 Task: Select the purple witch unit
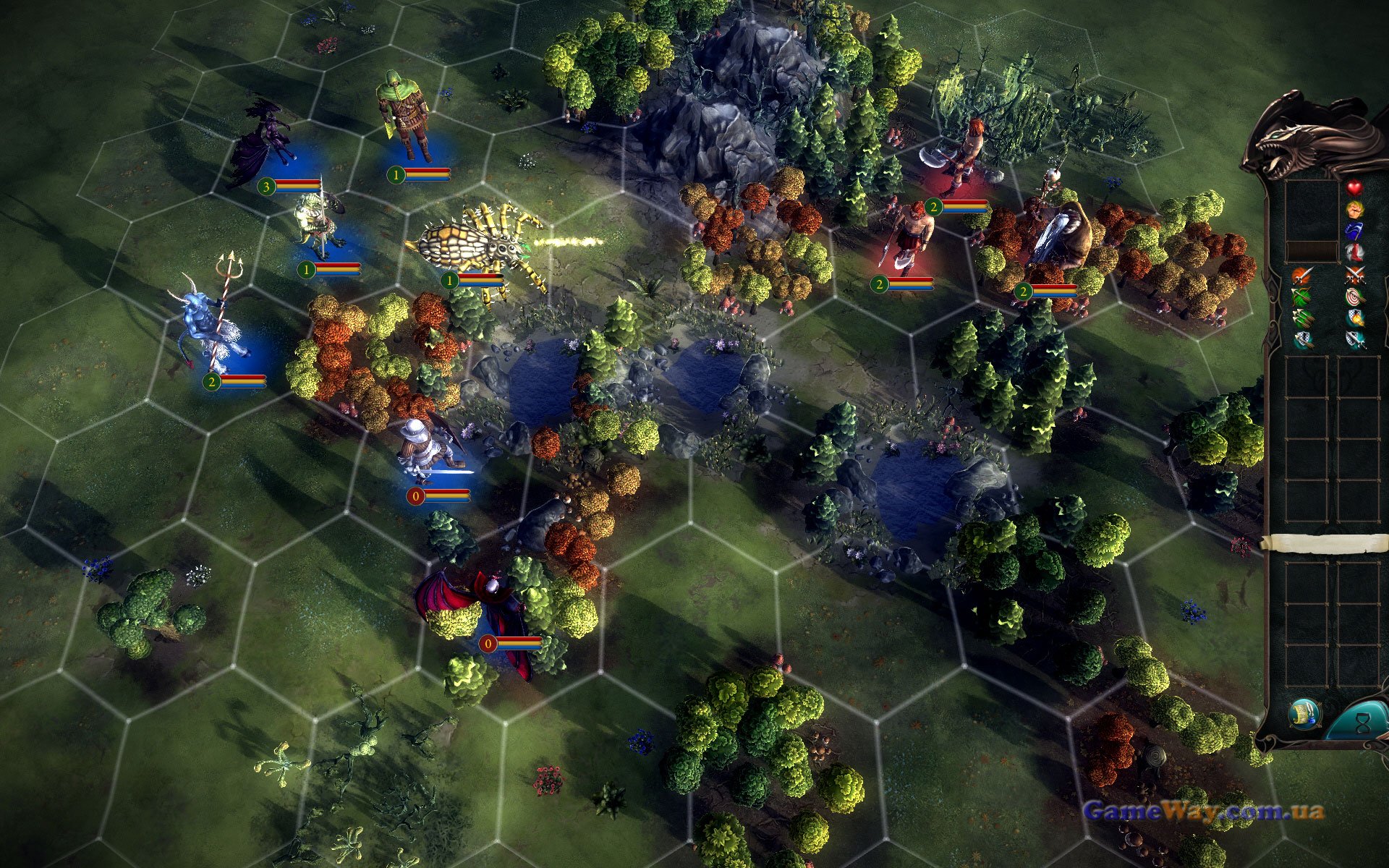coord(264,145)
